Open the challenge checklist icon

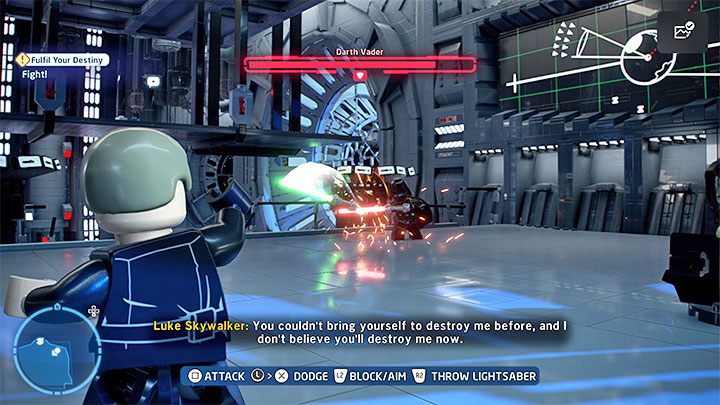point(686,32)
